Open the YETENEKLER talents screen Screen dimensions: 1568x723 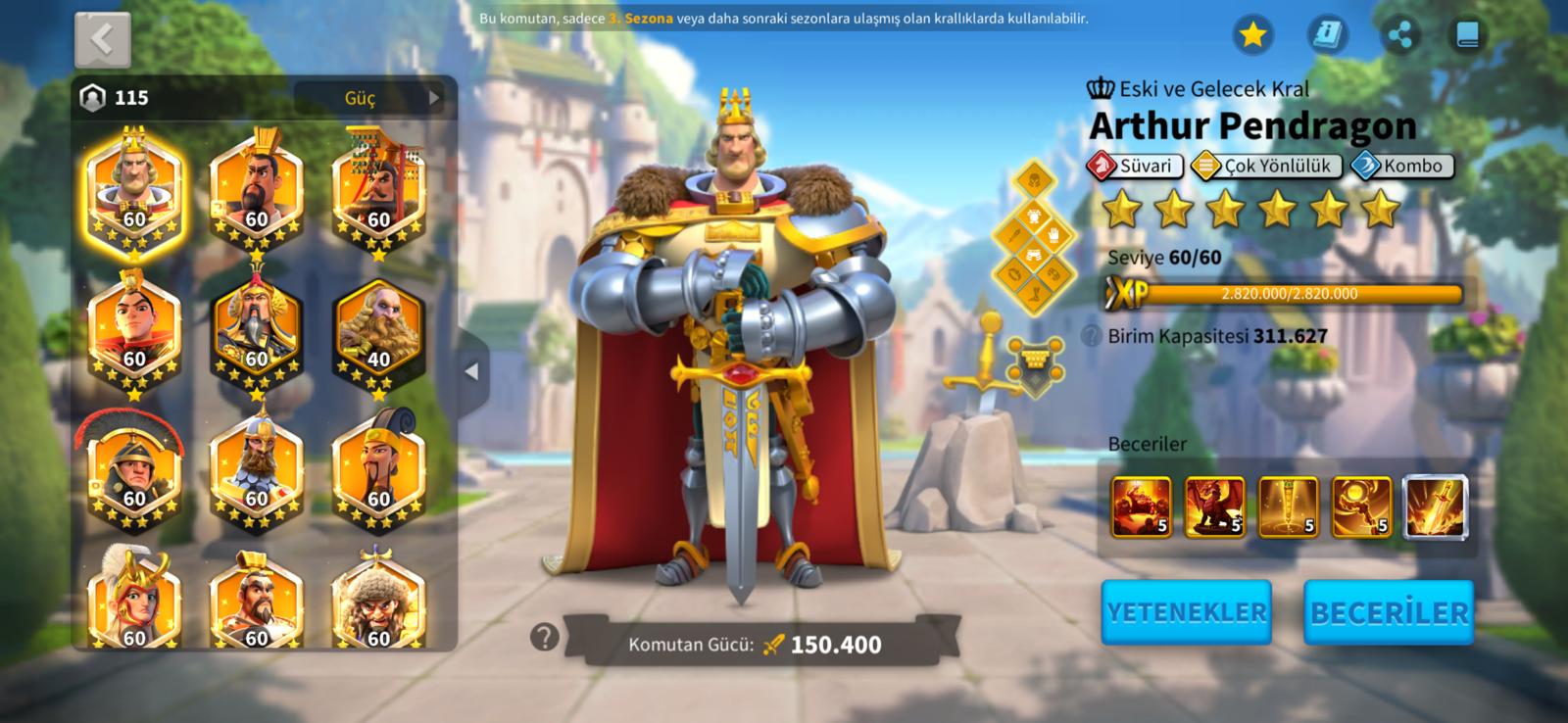[1186, 612]
